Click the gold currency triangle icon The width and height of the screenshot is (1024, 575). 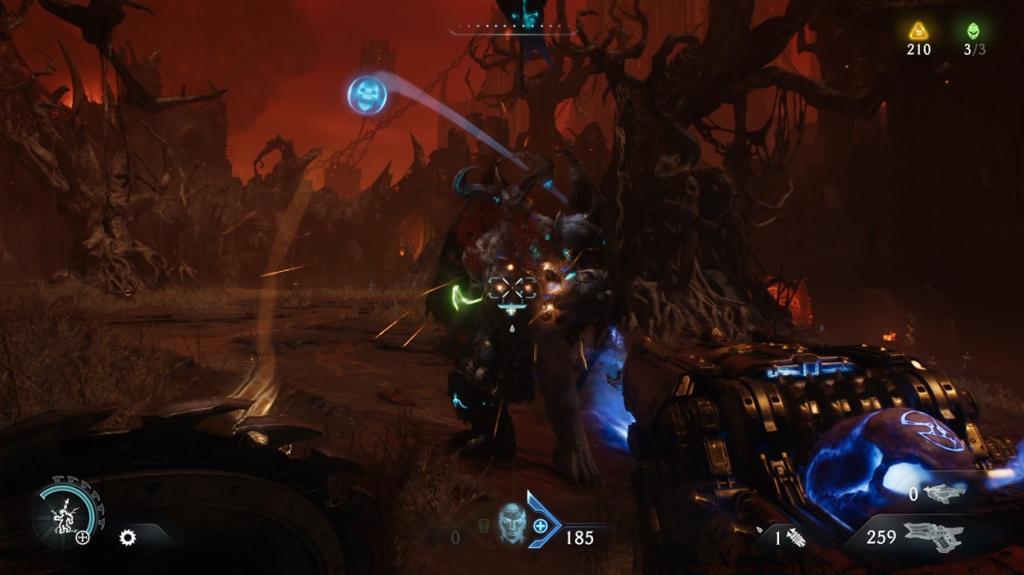(x=918, y=30)
